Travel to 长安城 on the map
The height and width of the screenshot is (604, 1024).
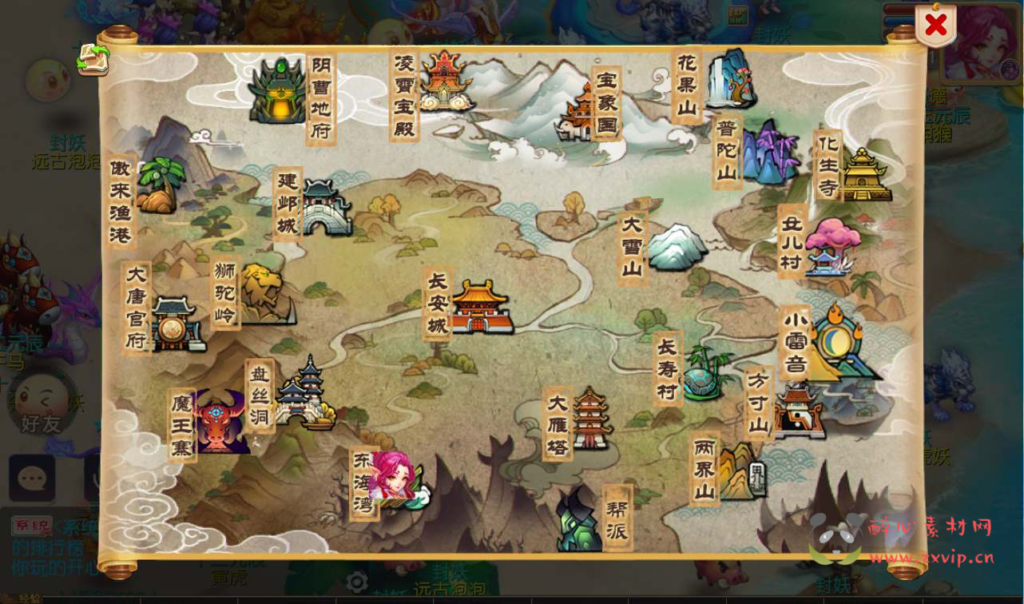pyautogui.click(x=480, y=306)
